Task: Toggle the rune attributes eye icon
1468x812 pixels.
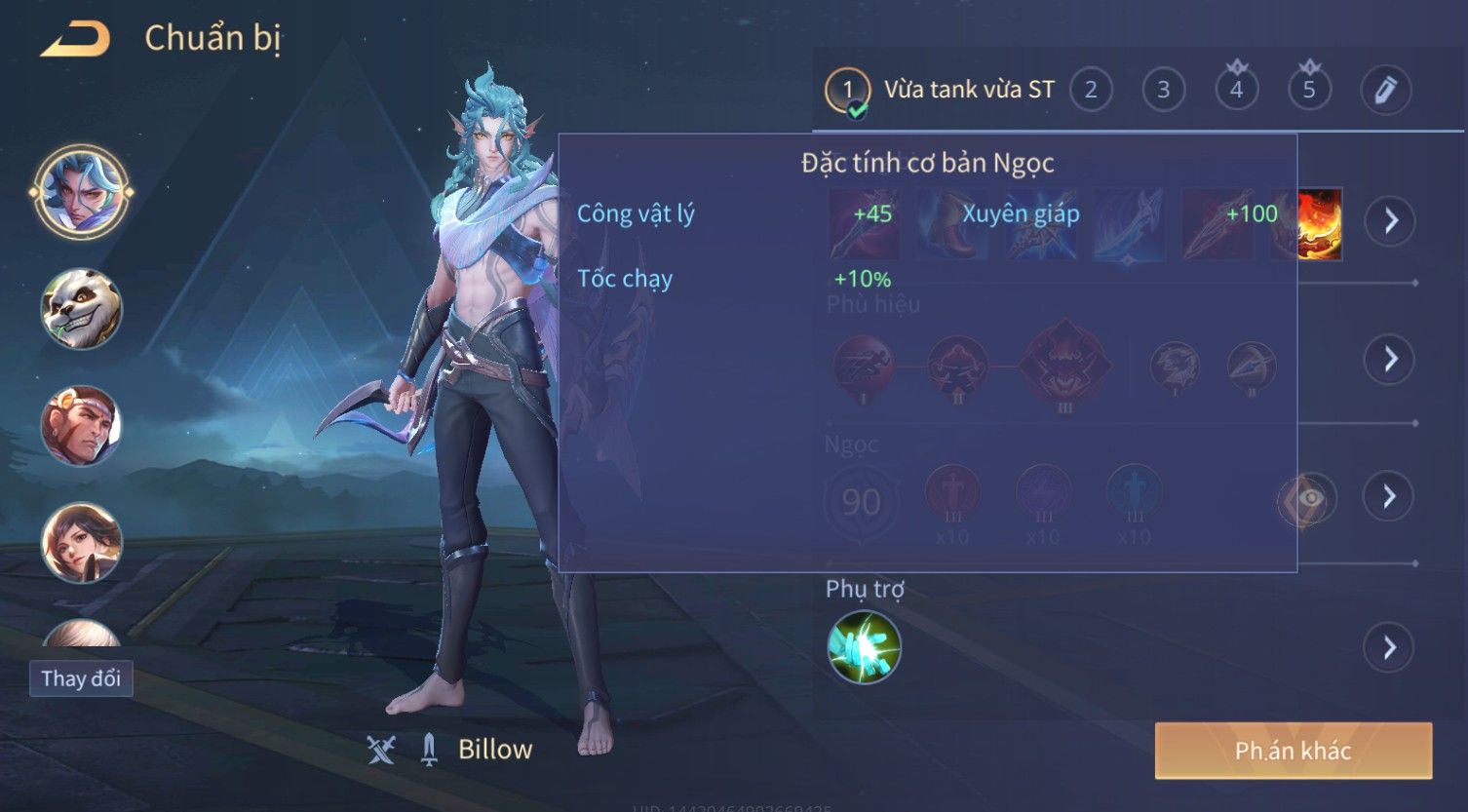Action: pos(1308,499)
